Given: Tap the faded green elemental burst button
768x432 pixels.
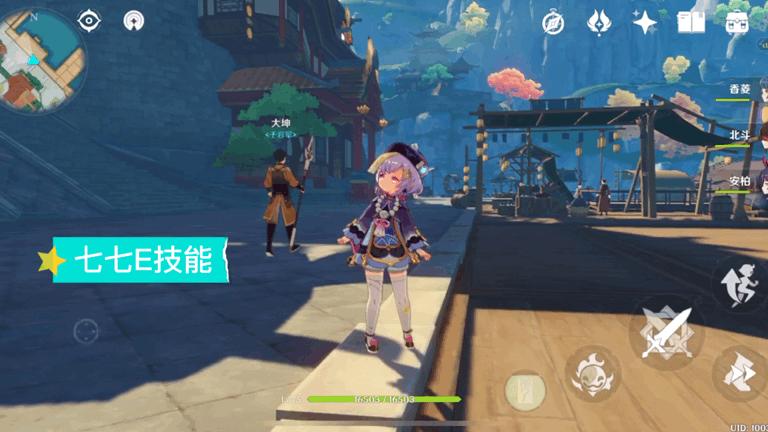Looking at the screenshot, I should [525, 389].
